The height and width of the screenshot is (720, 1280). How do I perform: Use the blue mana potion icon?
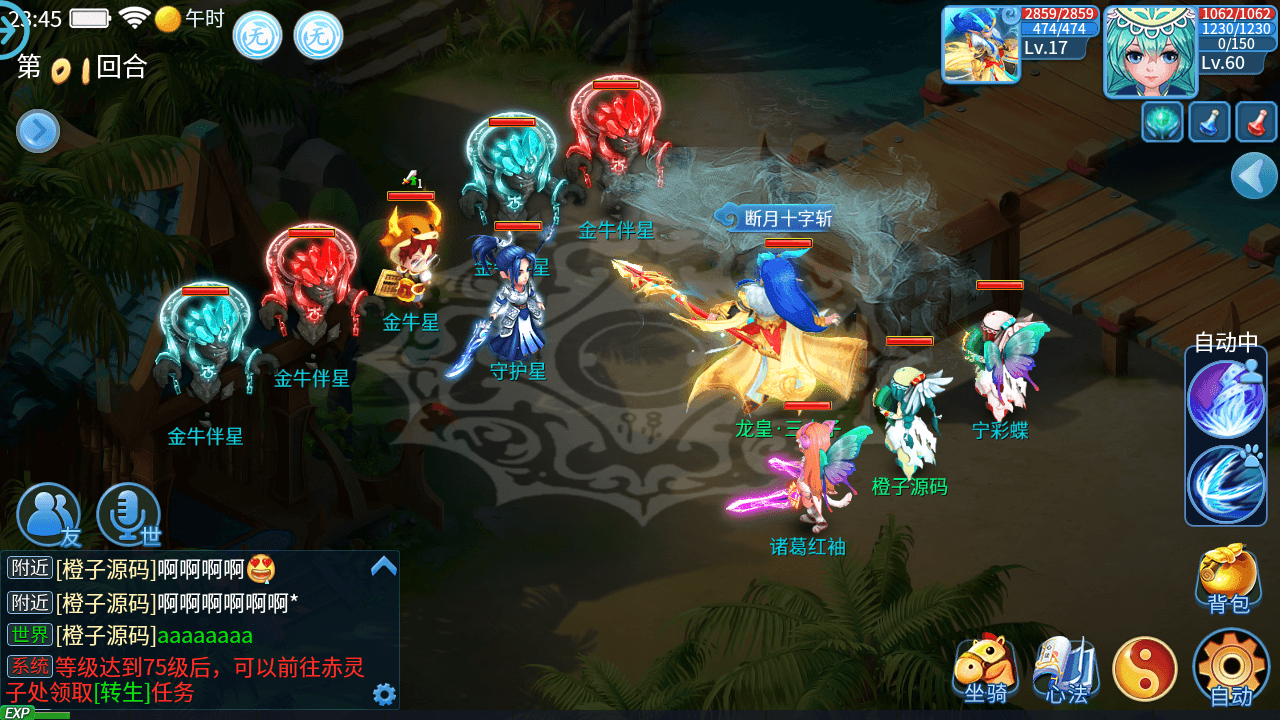[x=1209, y=123]
